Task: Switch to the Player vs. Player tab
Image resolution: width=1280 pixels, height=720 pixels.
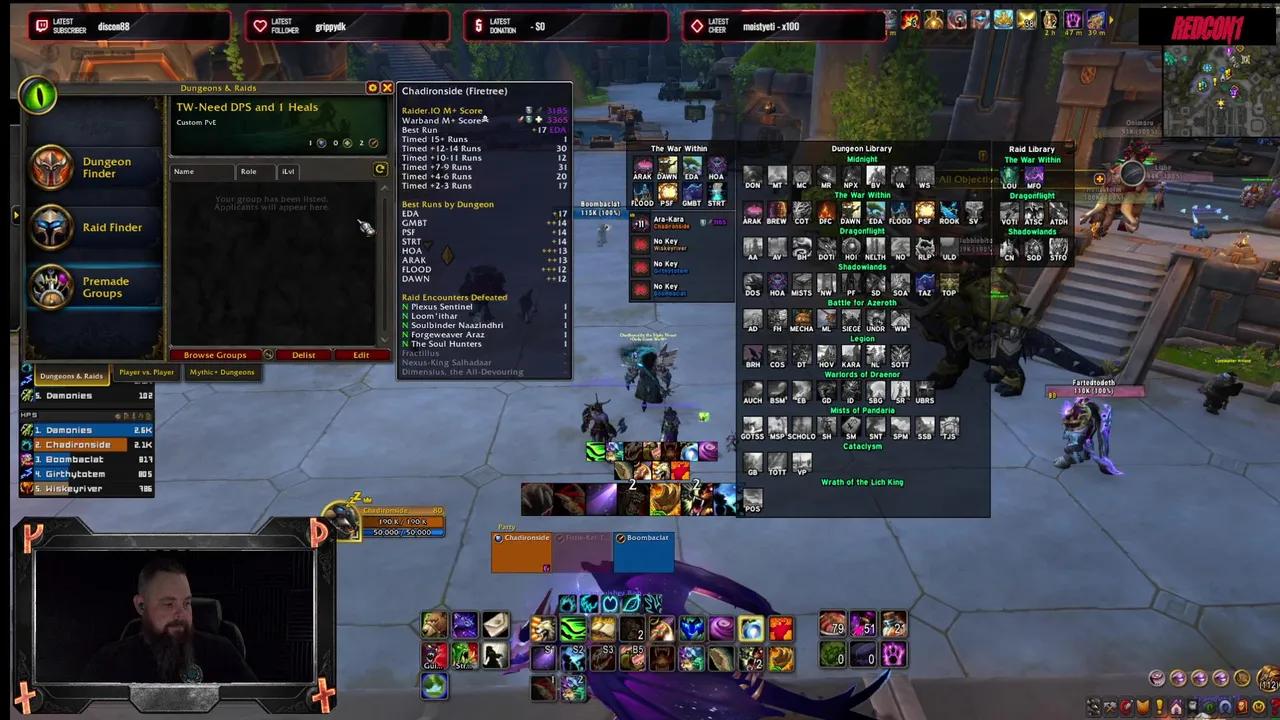Action: [x=148, y=371]
